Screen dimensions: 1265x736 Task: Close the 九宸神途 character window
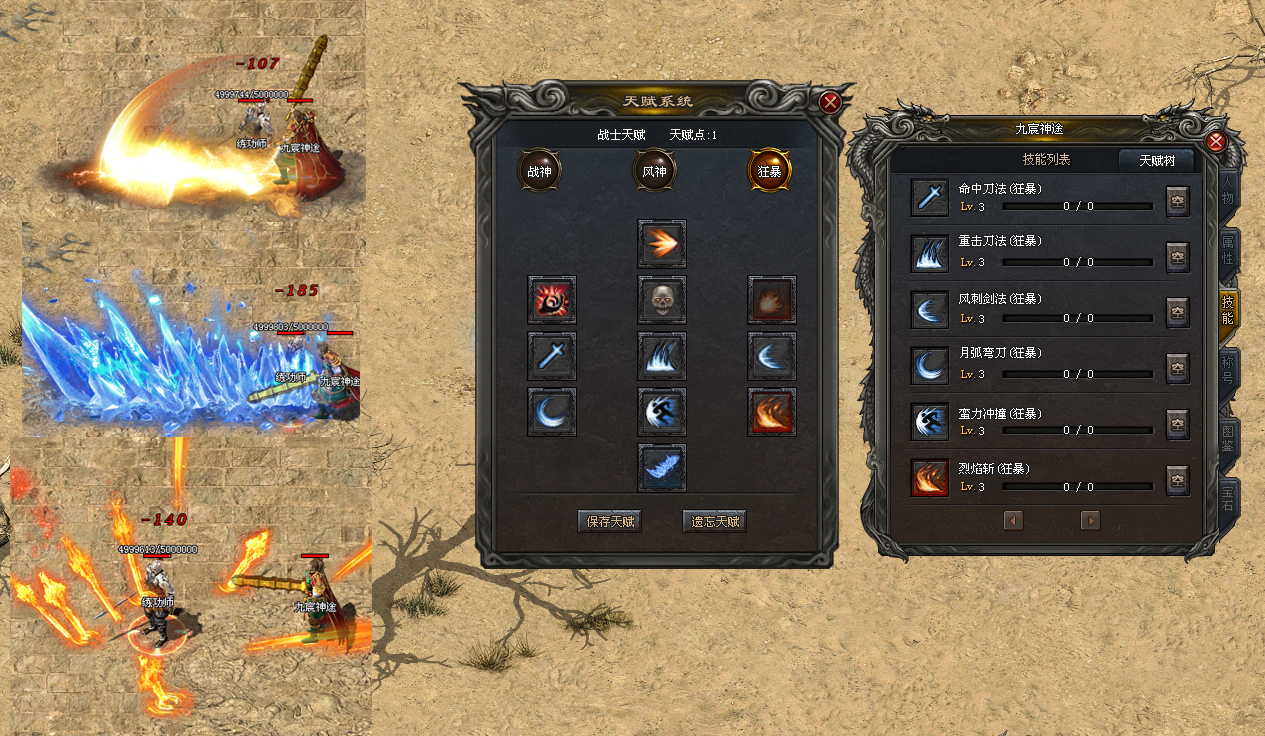[x=1216, y=142]
